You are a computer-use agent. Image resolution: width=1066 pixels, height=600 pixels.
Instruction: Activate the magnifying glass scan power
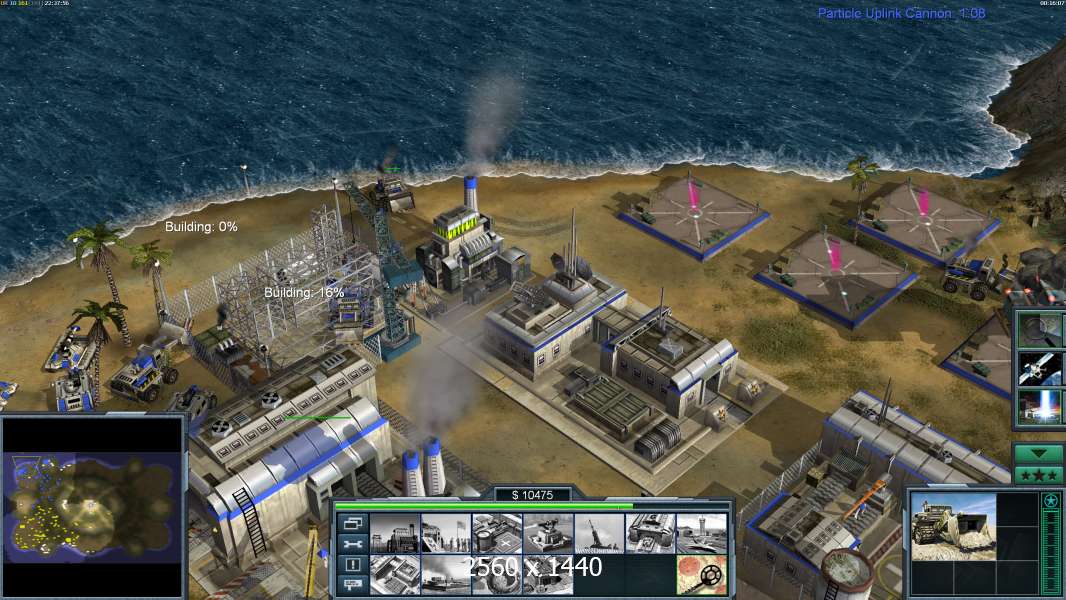click(1041, 329)
